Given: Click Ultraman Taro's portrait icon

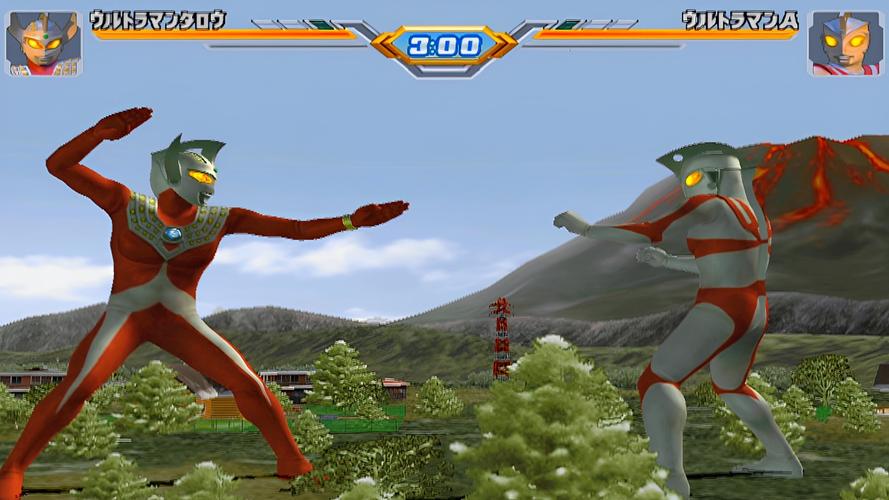Looking at the screenshot, I should 43,43.
